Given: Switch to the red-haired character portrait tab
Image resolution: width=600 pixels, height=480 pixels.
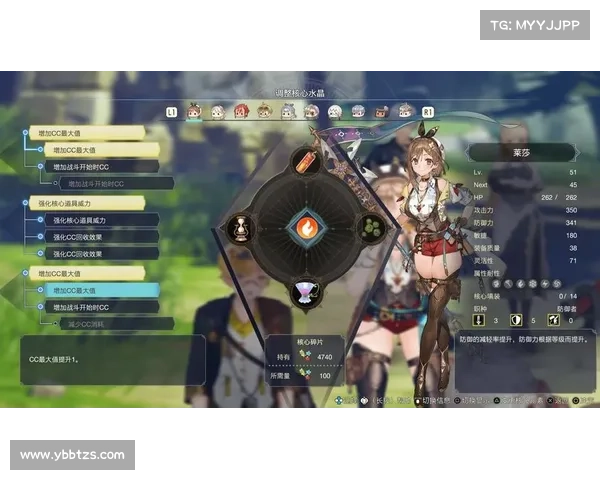Looking at the screenshot, I should (241, 111).
